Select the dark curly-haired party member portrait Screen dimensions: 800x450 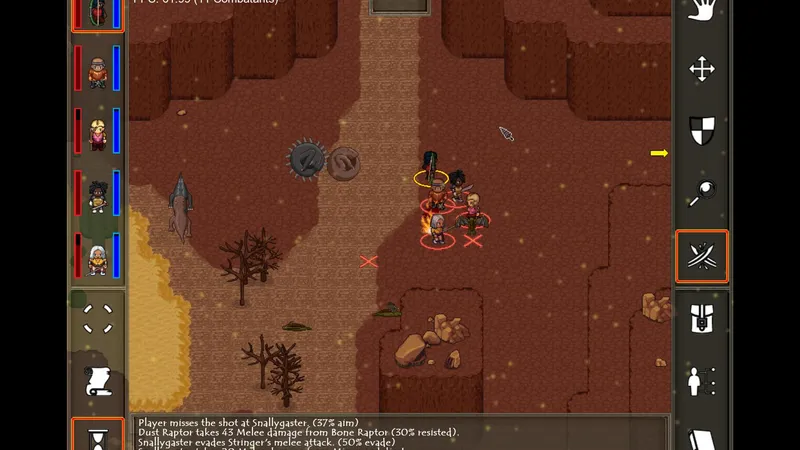(x=98, y=196)
